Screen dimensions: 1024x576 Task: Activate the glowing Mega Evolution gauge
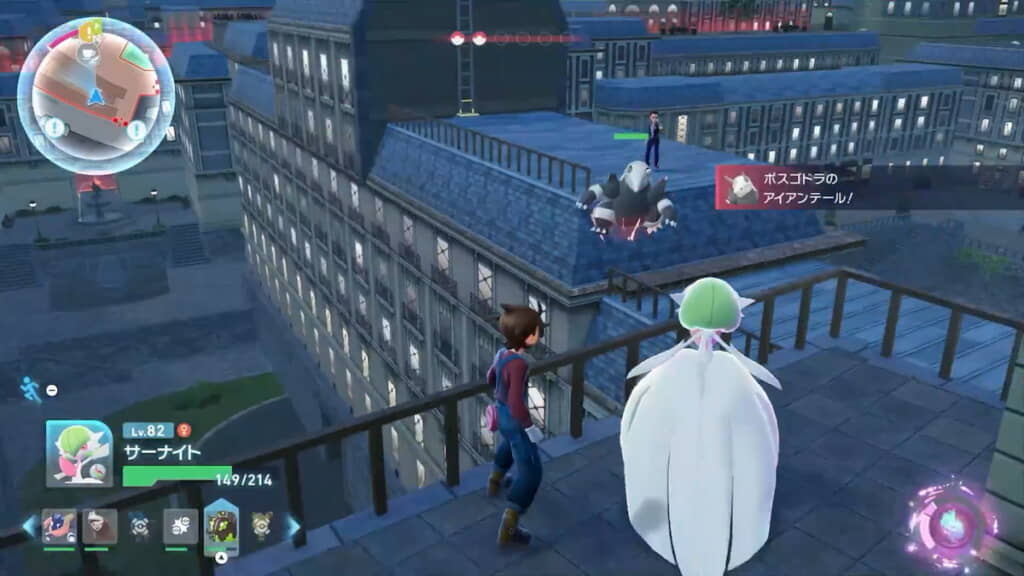pos(951,524)
